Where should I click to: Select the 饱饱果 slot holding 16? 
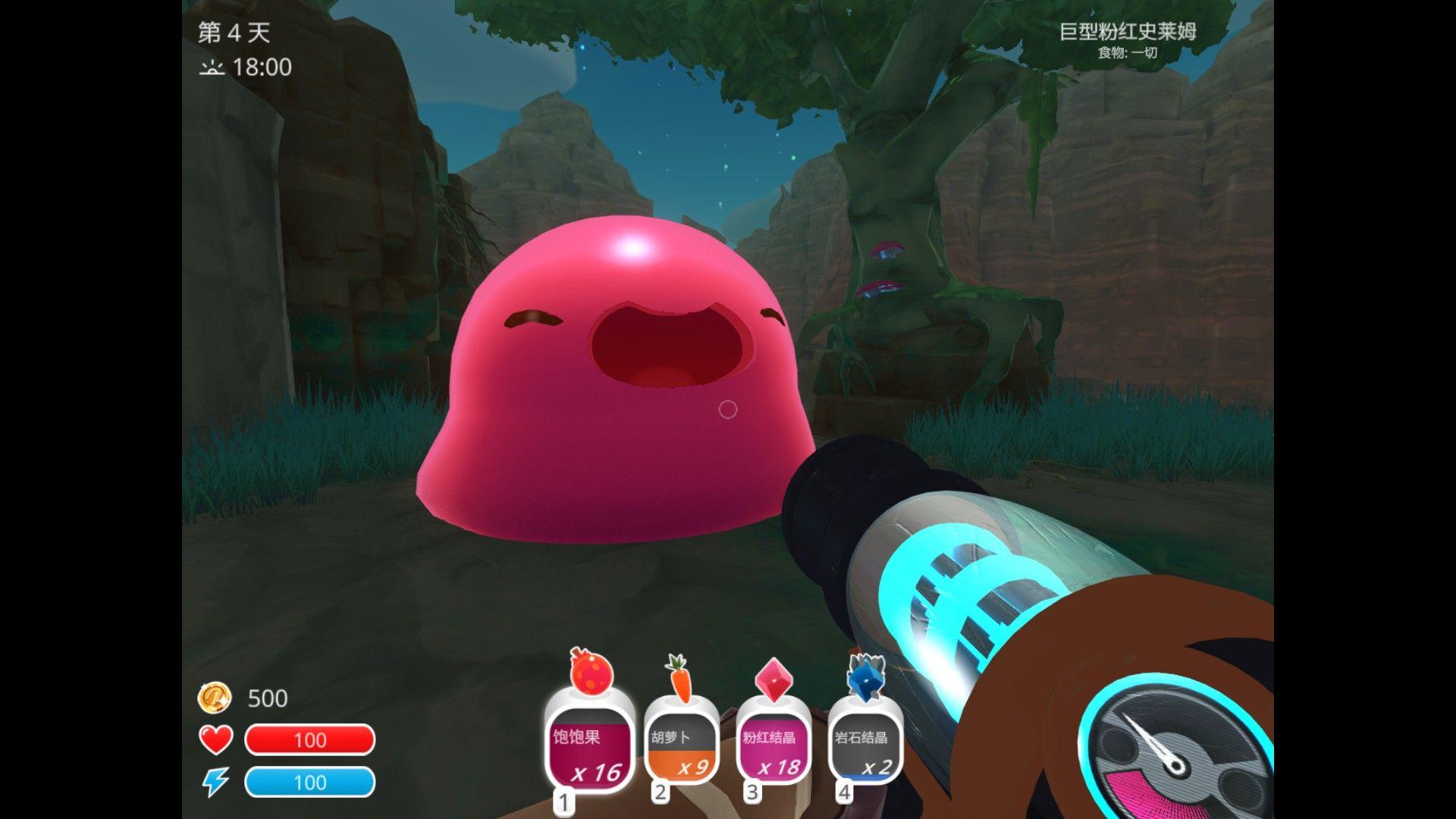(590, 751)
